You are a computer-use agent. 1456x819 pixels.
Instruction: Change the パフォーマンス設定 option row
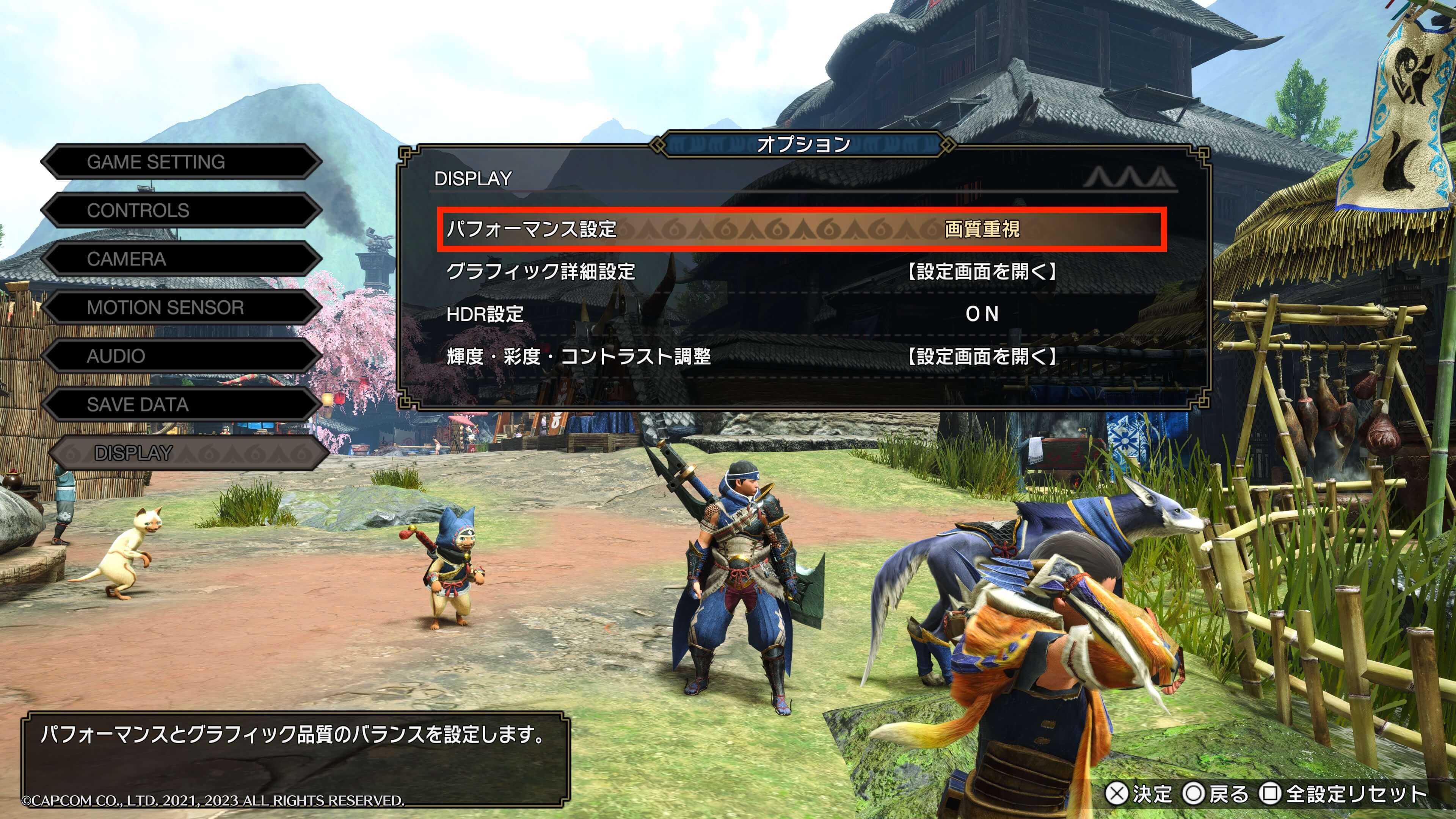802,229
